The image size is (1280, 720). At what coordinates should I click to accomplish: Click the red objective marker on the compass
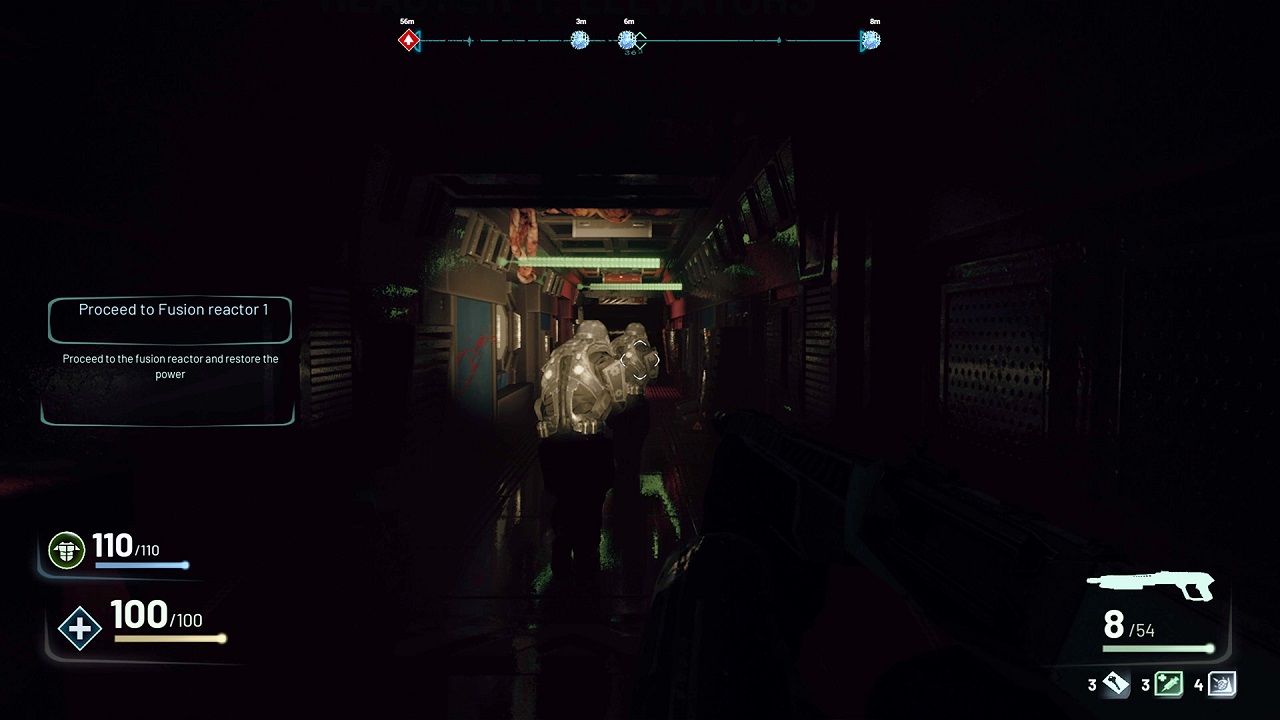point(408,41)
